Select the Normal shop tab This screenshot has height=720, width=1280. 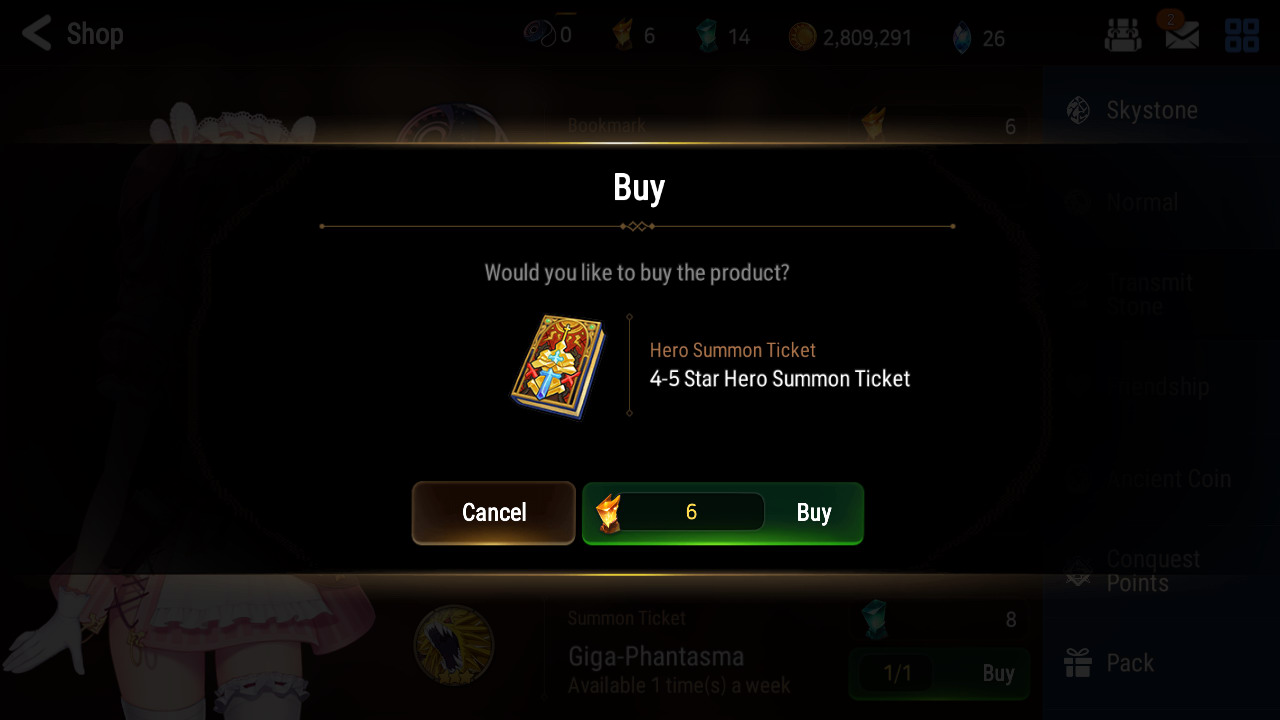1150,202
